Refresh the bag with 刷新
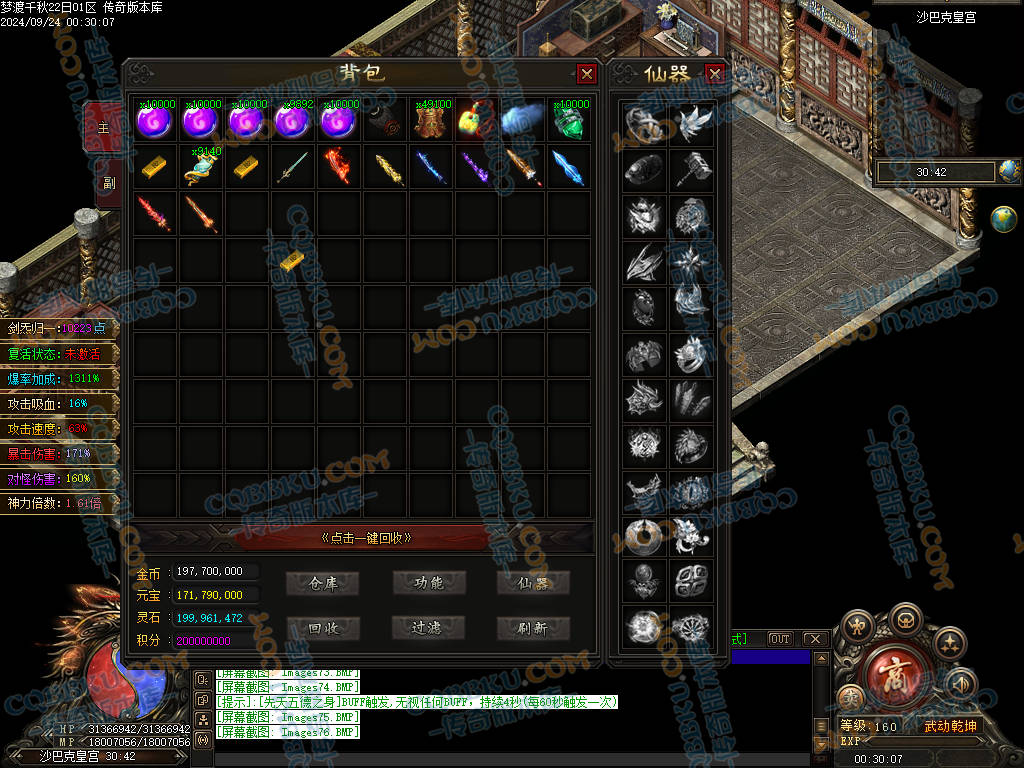 [533, 628]
